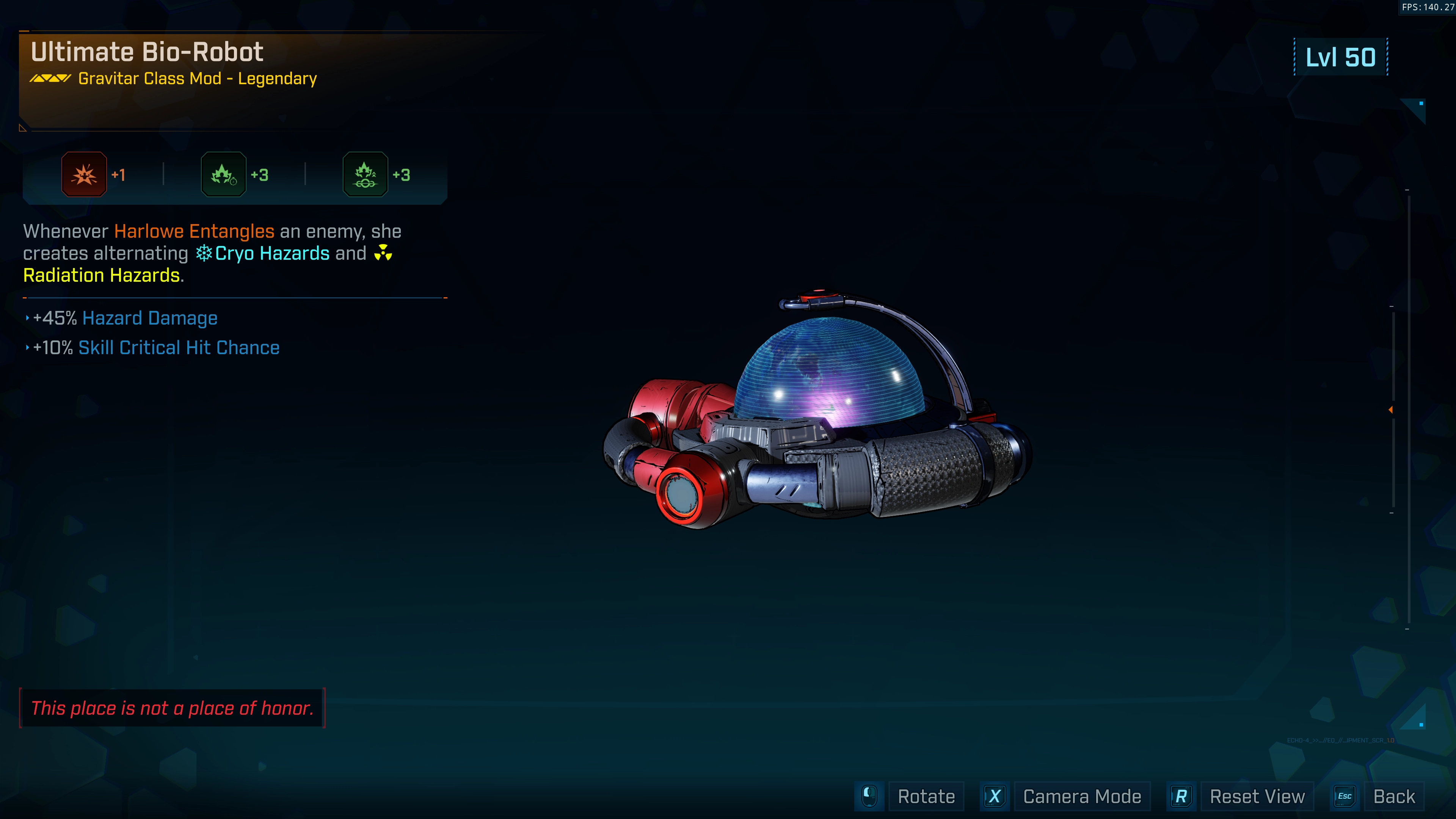
Task: Activate the Rotate control
Action: (x=926, y=796)
